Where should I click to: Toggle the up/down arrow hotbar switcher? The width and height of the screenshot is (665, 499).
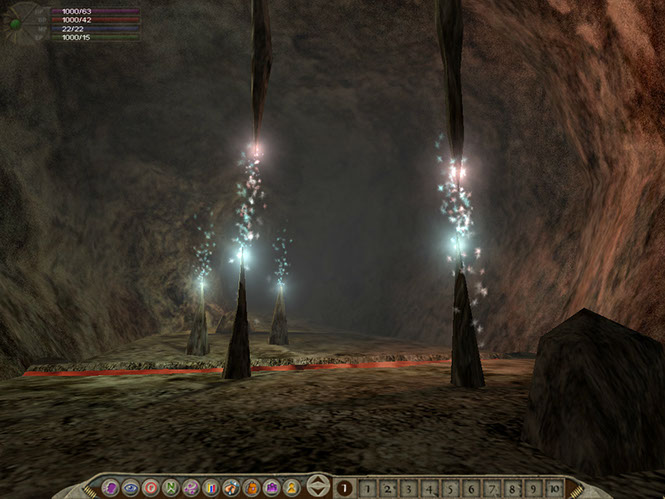318,487
